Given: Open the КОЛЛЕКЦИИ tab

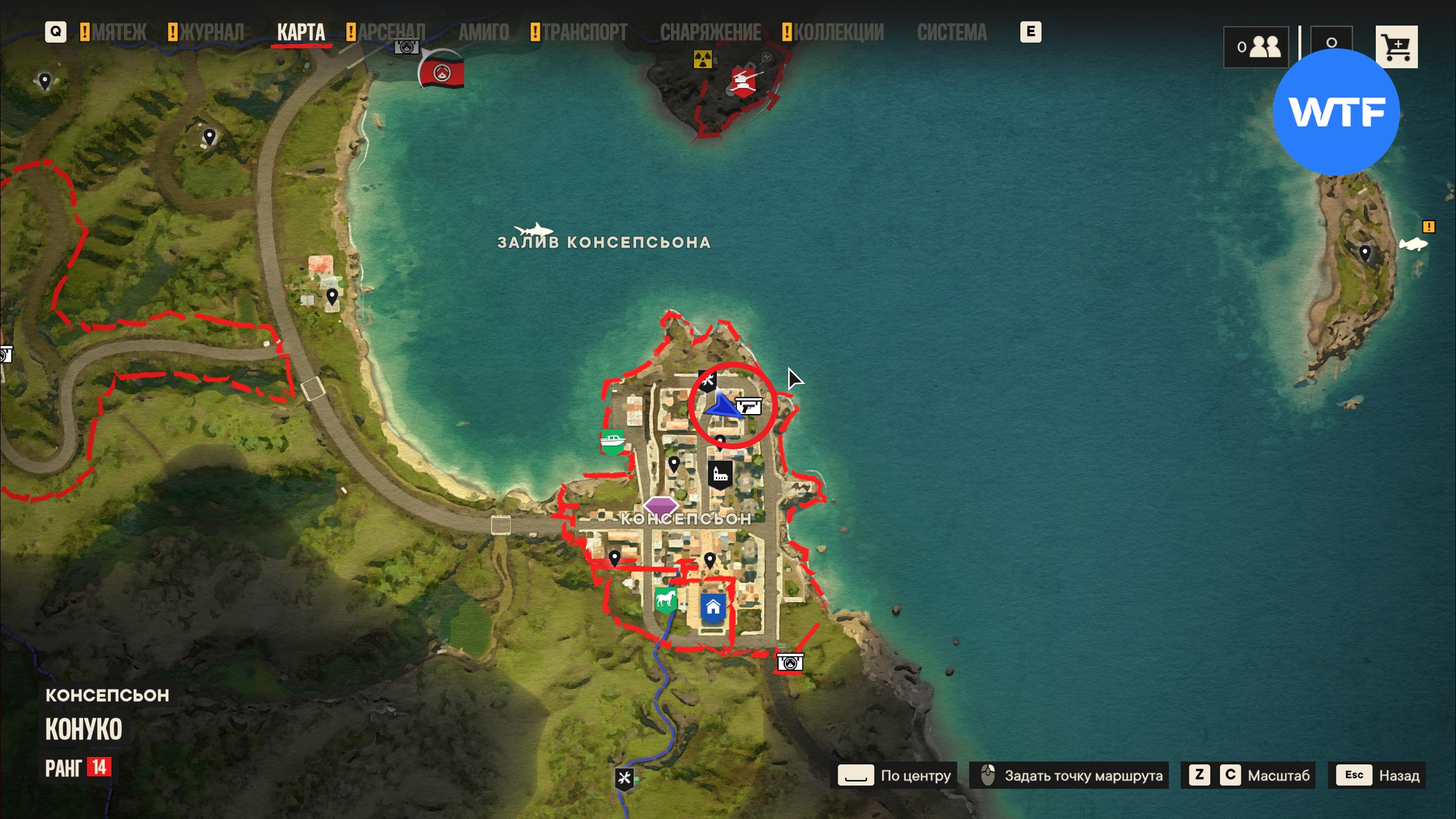Looking at the screenshot, I should (x=838, y=32).
